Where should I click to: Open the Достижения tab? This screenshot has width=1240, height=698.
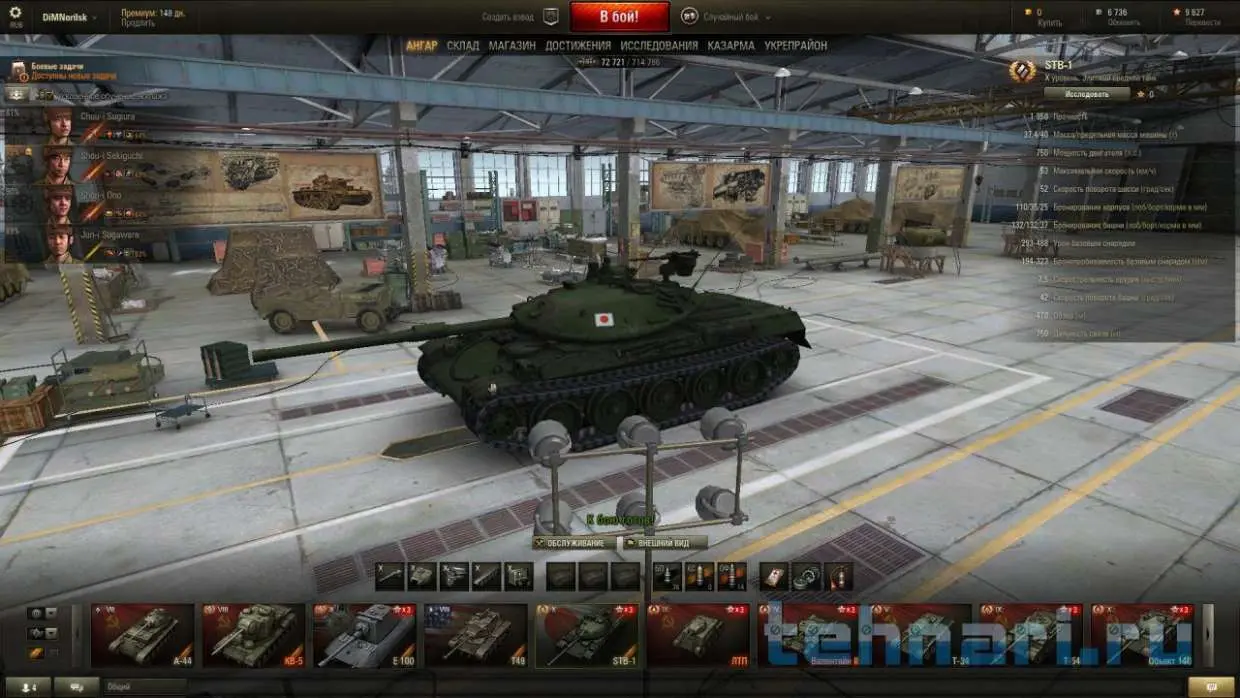click(x=578, y=46)
